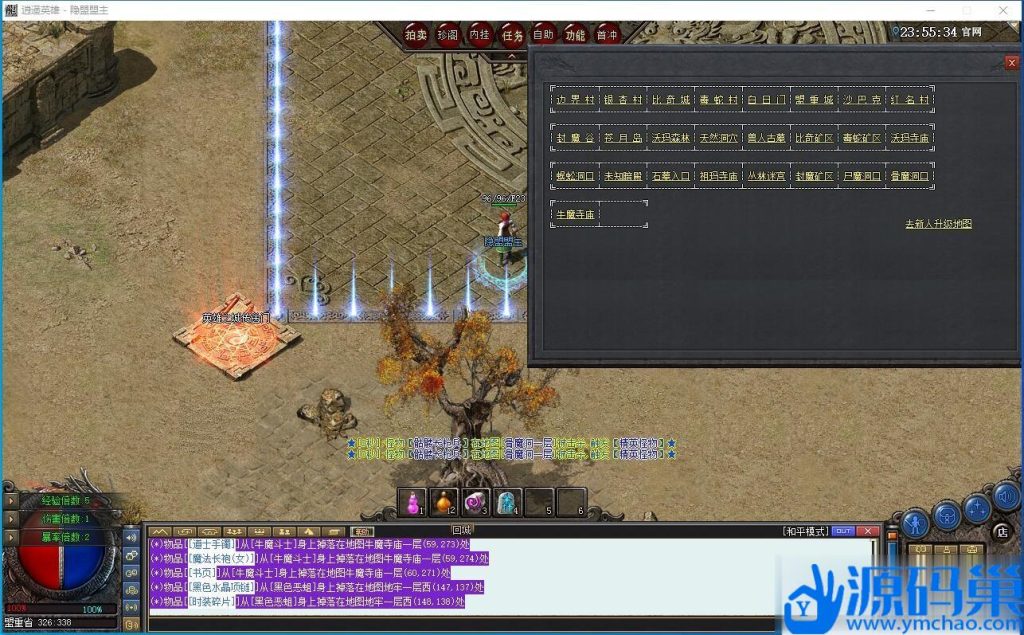Select the 祖玛寺庙 destination
Image resolution: width=1024 pixels, height=635 pixels.
[x=719, y=176]
